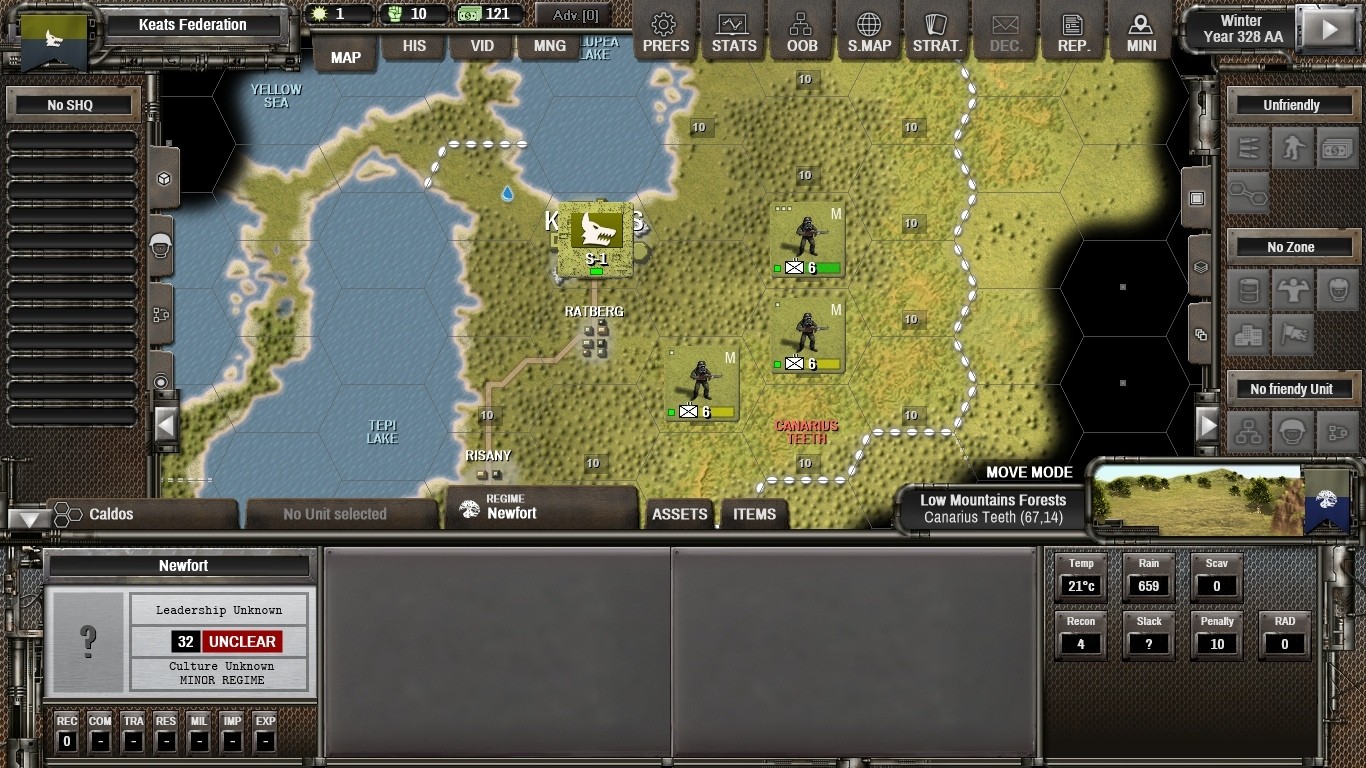Image resolution: width=1366 pixels, height=768 pixels.
Task: Select the Caldos tab
Action: [140, 514]
